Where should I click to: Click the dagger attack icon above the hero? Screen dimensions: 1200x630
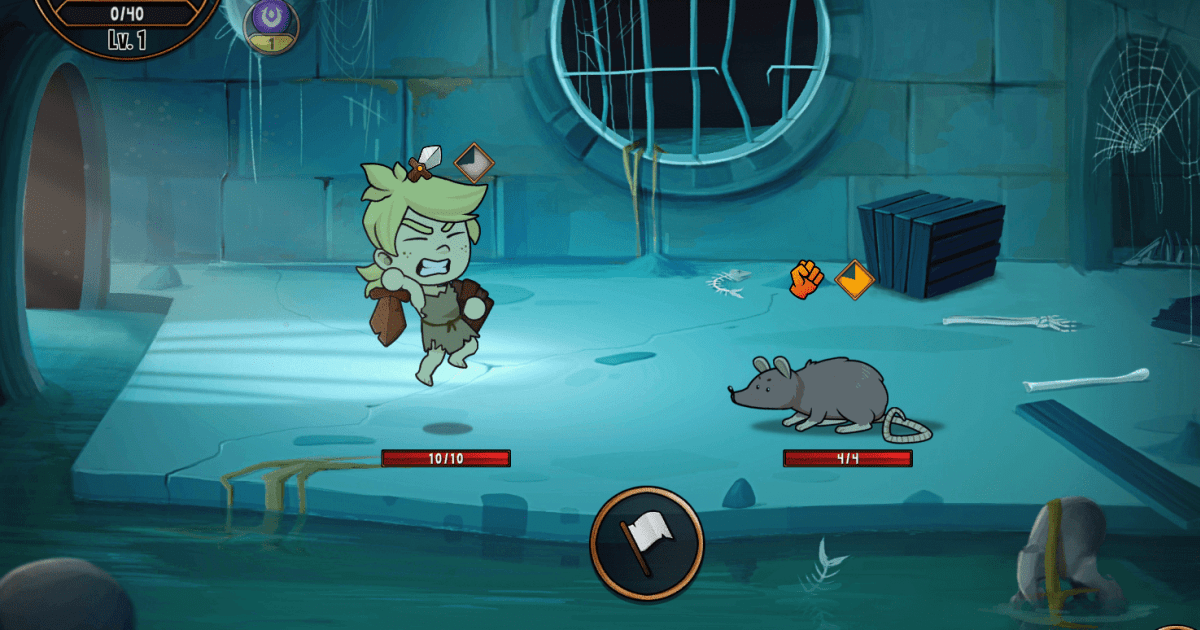(426, 160)
